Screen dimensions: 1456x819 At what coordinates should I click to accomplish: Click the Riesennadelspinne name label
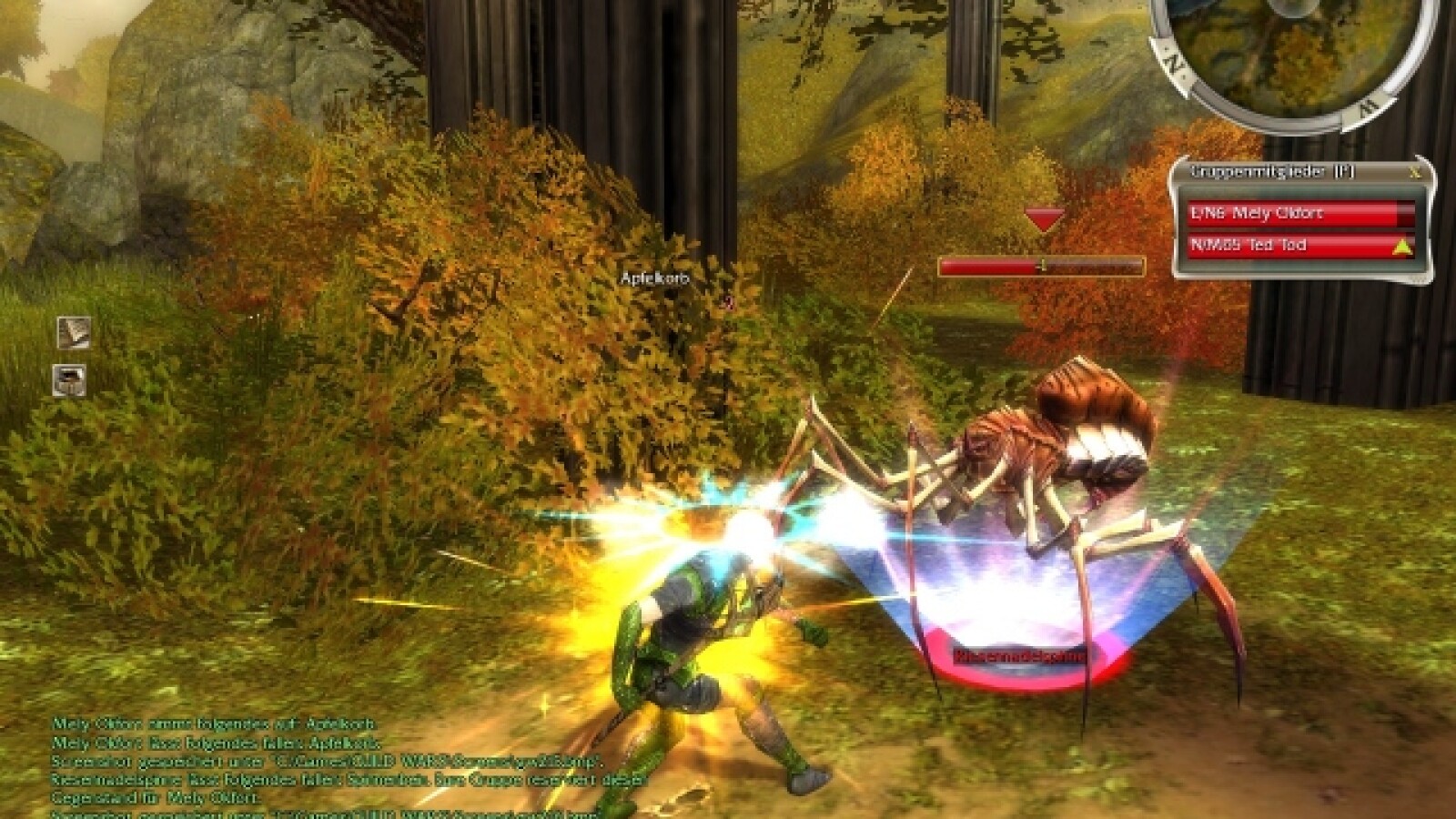pyautogui.click(x=1019, y=655)
